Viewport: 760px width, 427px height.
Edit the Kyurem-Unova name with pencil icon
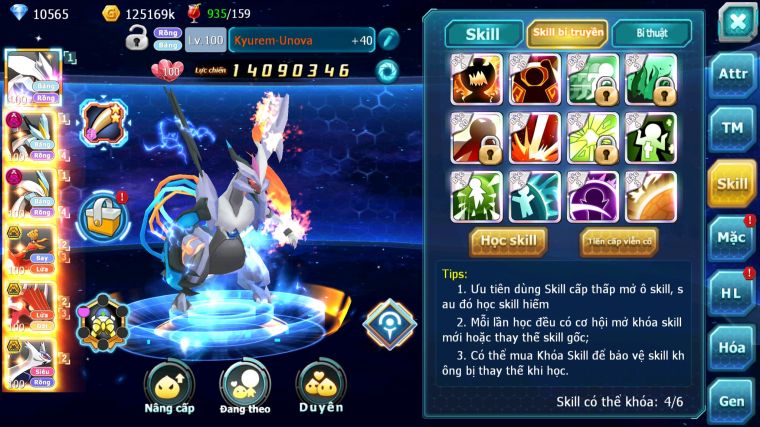388,39
